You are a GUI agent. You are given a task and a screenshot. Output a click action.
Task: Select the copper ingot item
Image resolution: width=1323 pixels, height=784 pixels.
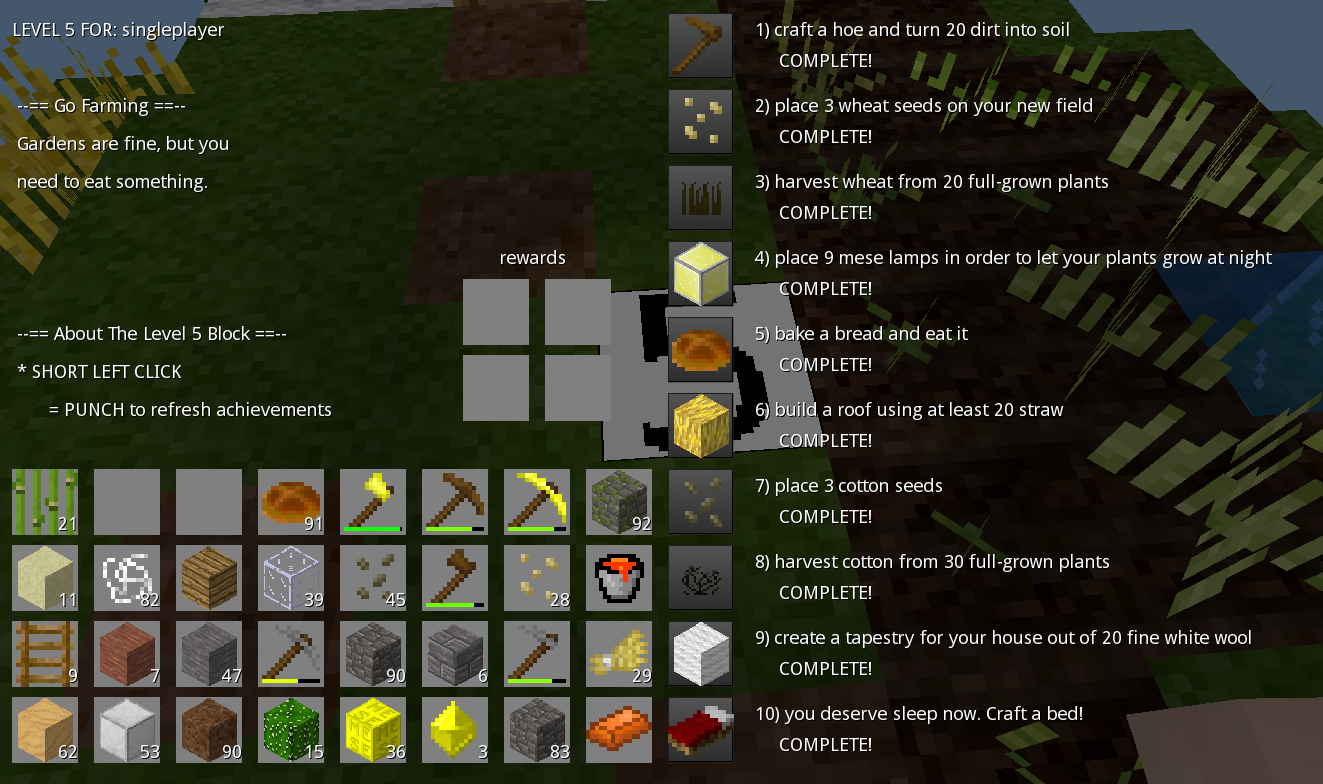point(619,730)
